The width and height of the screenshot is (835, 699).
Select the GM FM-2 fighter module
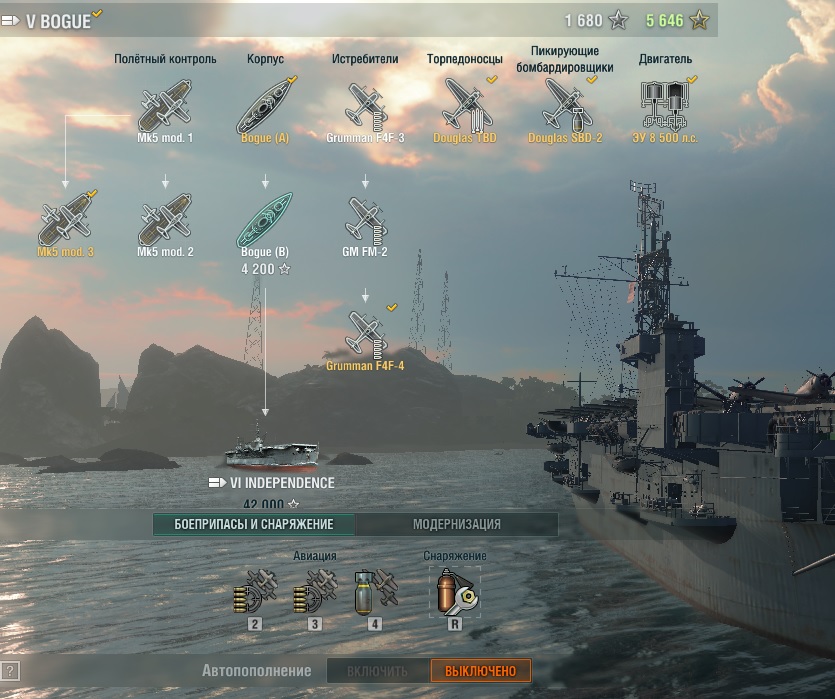pos(365,219)
